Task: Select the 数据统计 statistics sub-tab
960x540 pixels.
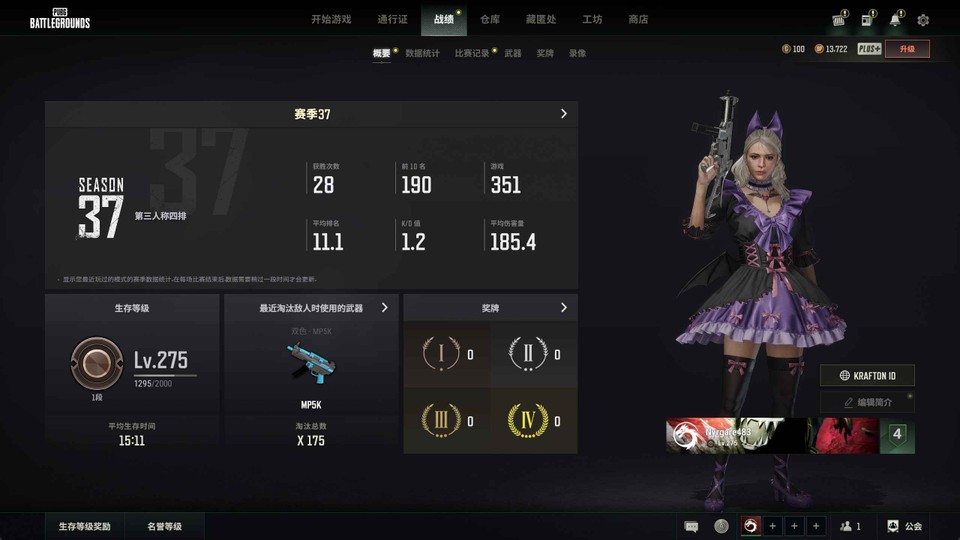Action: pos(422,53)
